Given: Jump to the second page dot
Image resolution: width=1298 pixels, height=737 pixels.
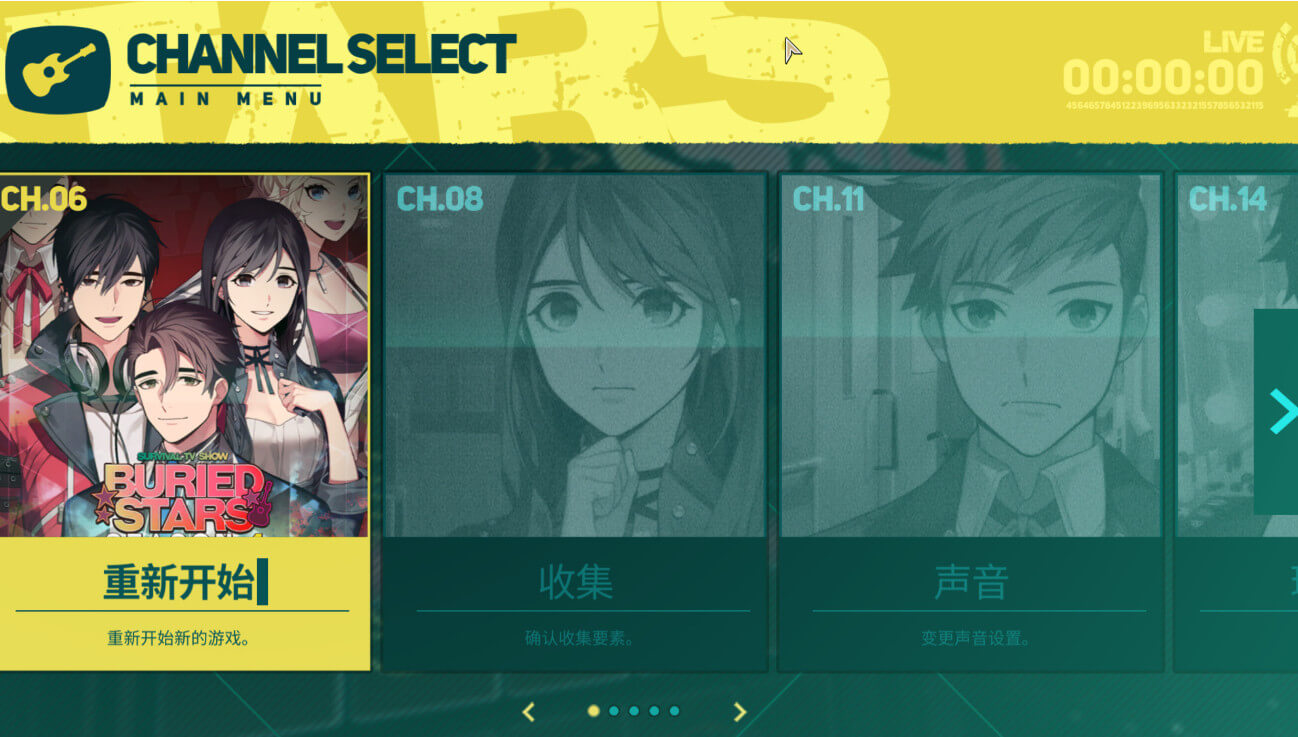Looking at the screenshot, I should [x=614, y=711].
